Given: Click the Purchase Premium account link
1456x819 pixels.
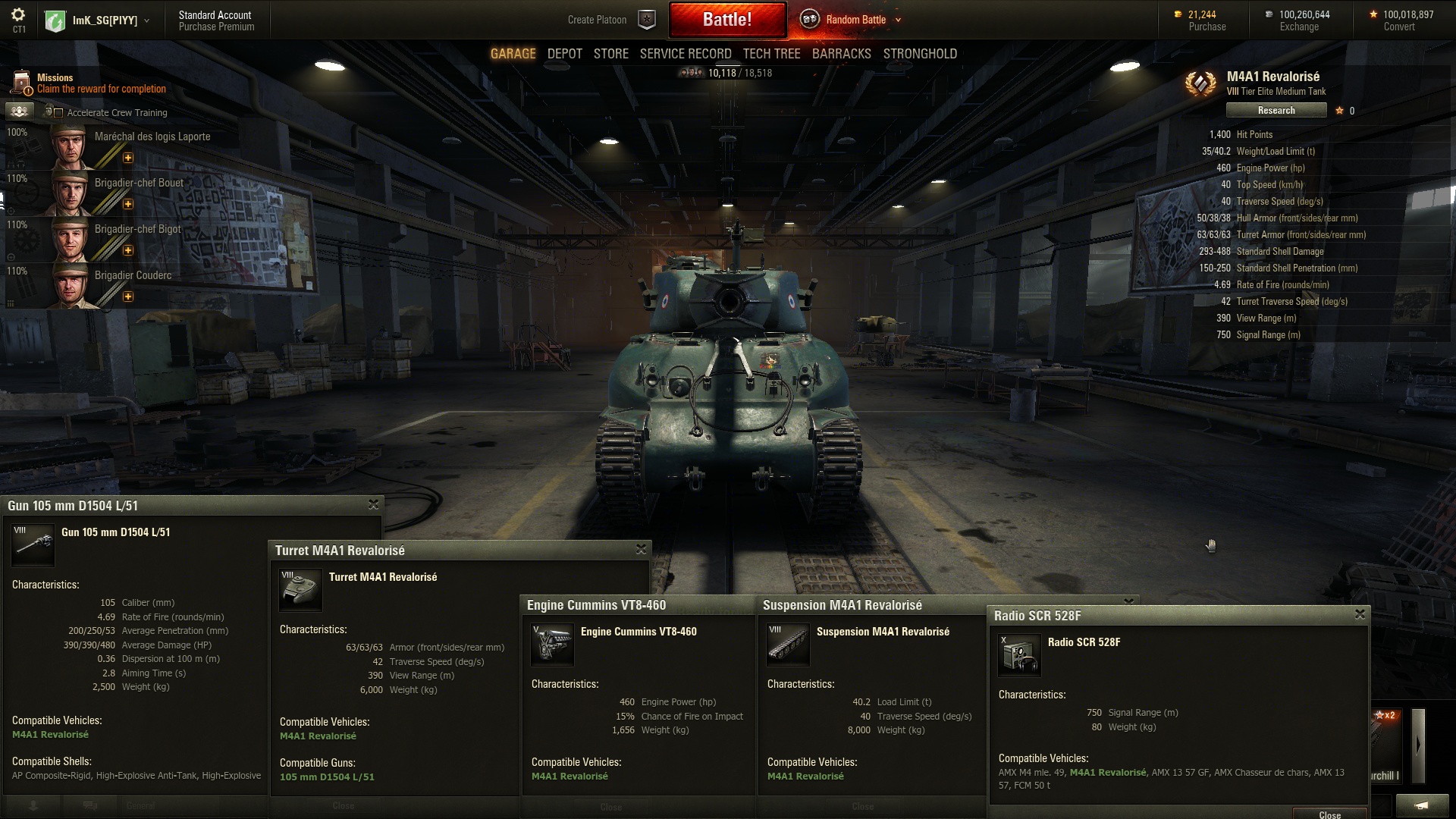Looking at the screenshot, I should pyautogui.click(x=216, y=27).
